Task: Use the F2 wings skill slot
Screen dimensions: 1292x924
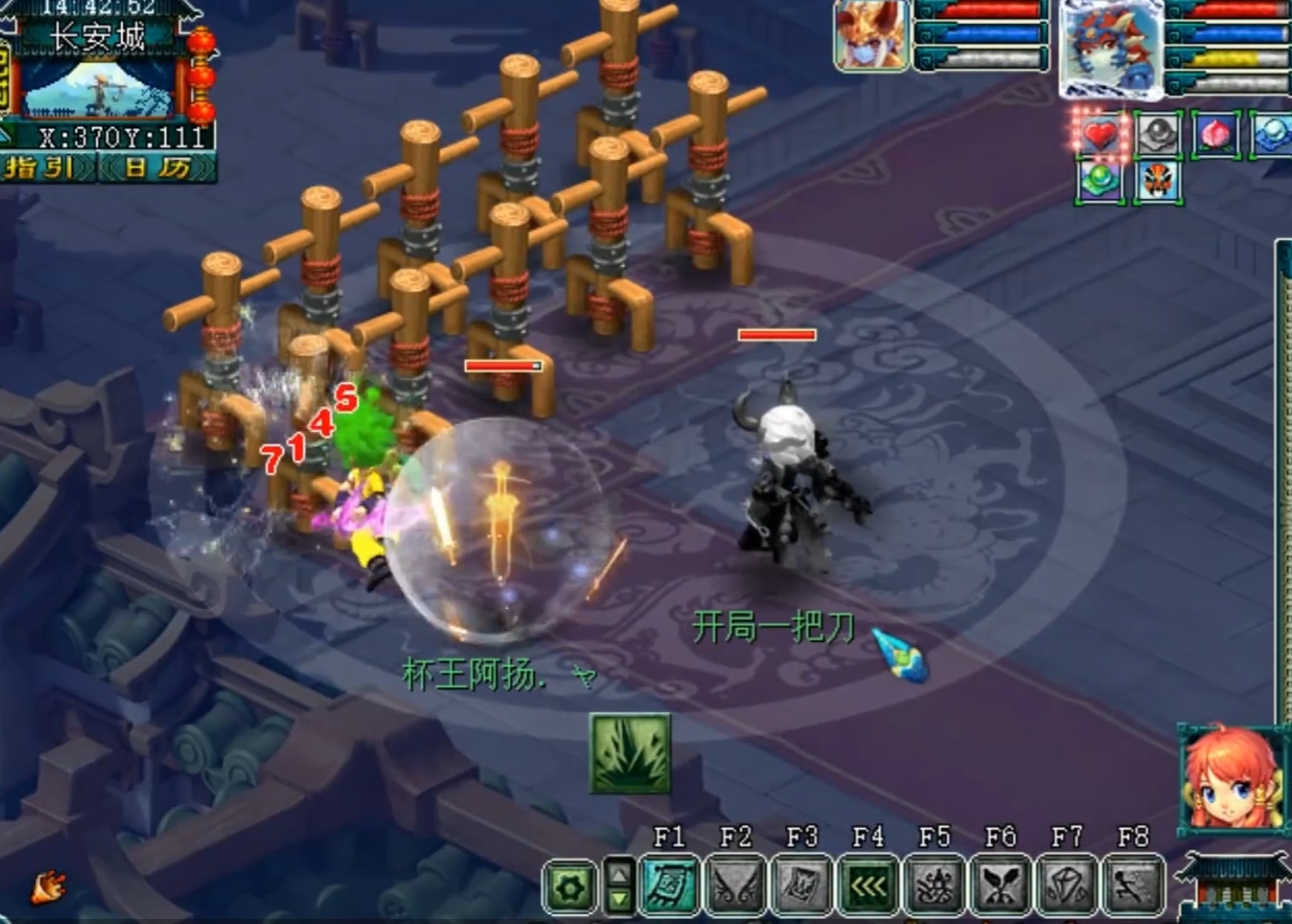Action: [x=736, y=885]
